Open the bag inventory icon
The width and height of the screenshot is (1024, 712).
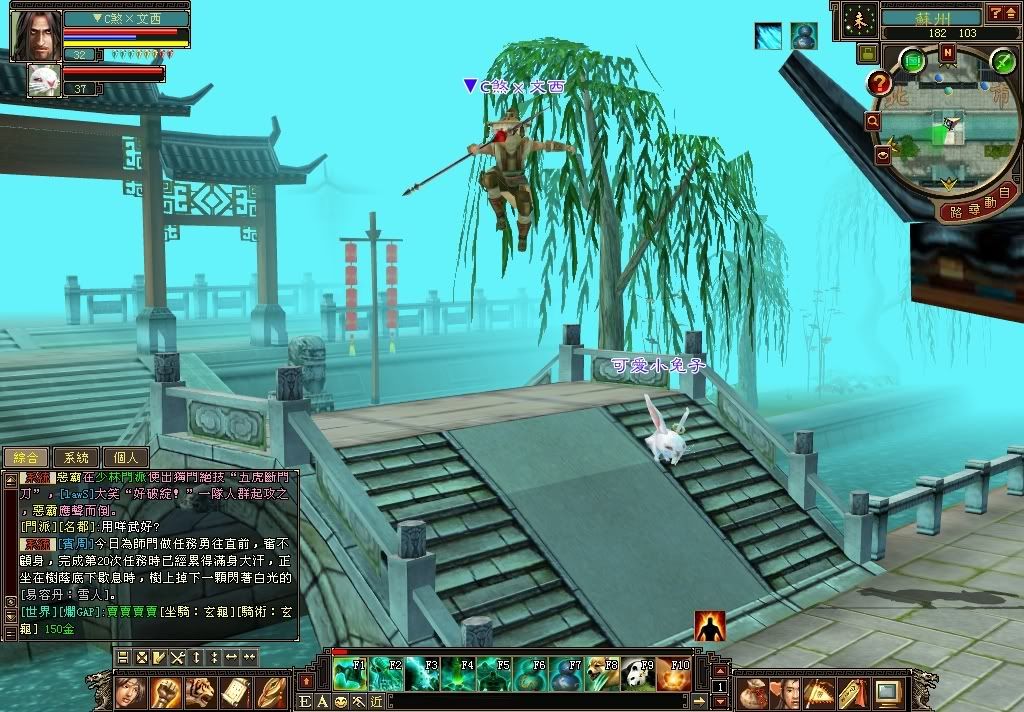(x=751, y=692)
